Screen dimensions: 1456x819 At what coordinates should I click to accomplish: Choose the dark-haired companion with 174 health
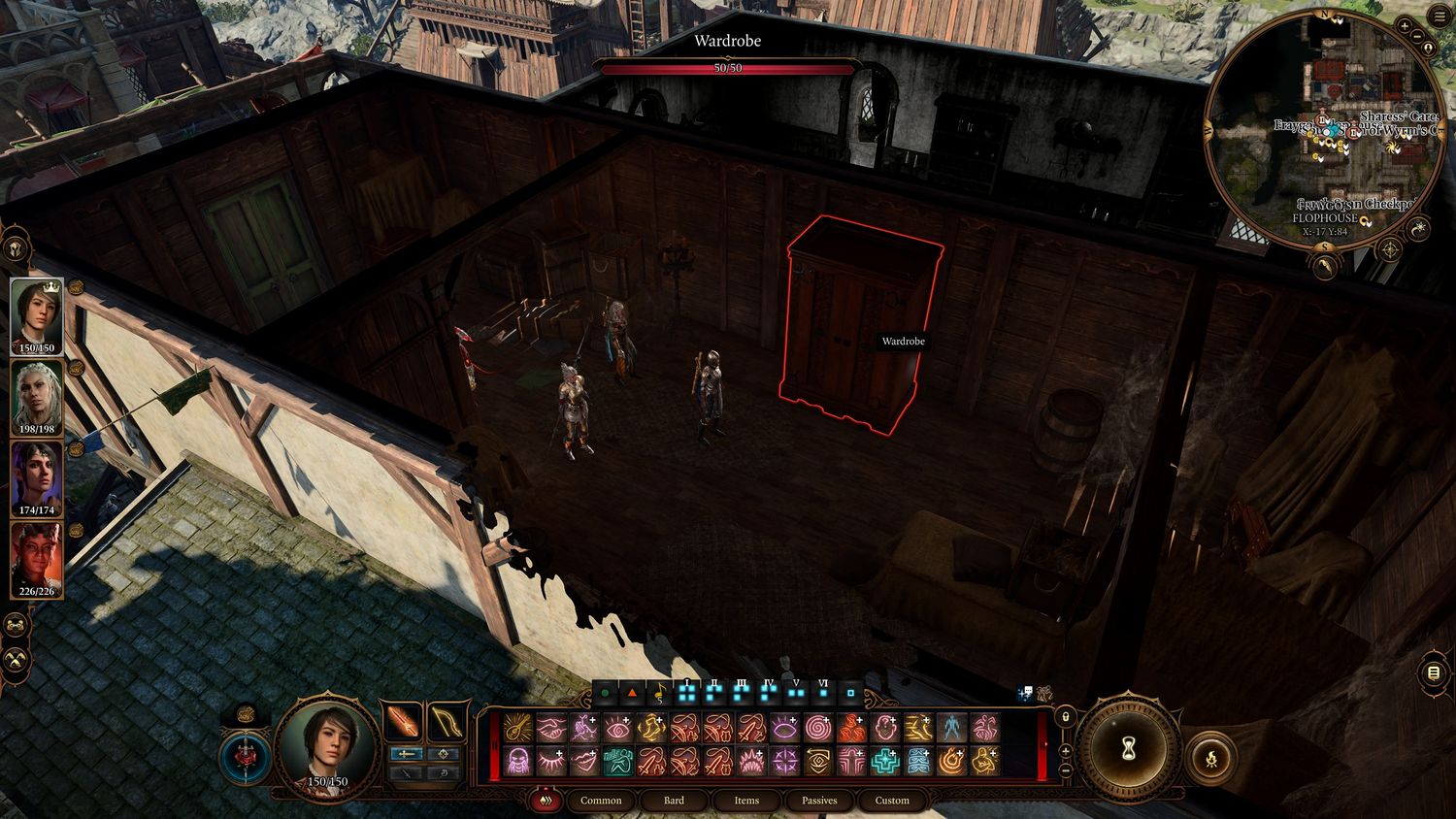coord(37,478)
